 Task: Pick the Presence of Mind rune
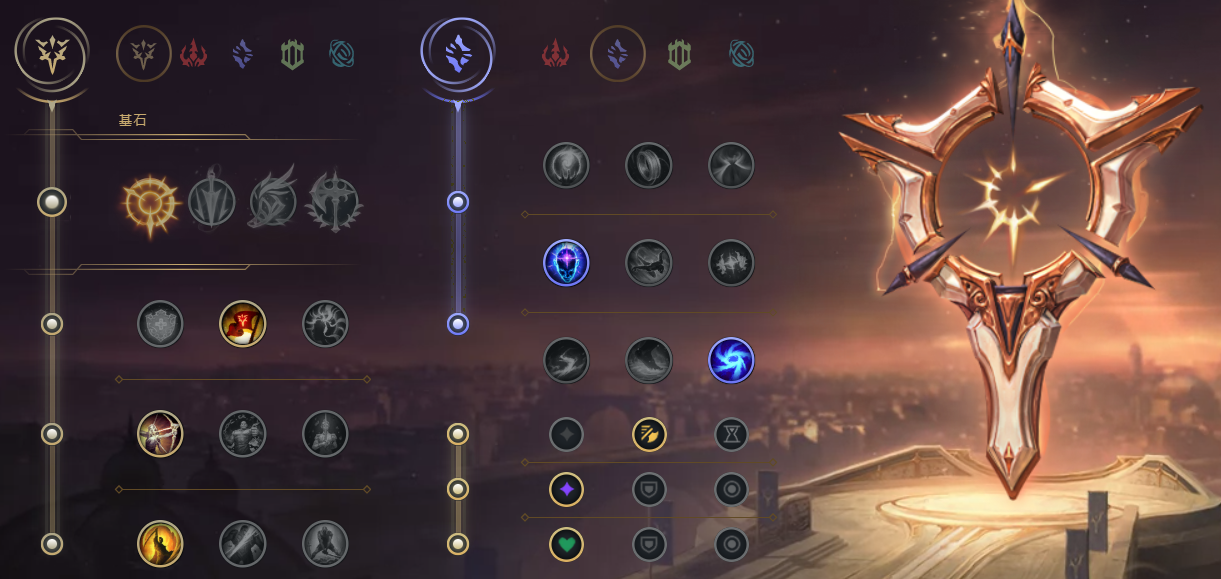(325, 324)
